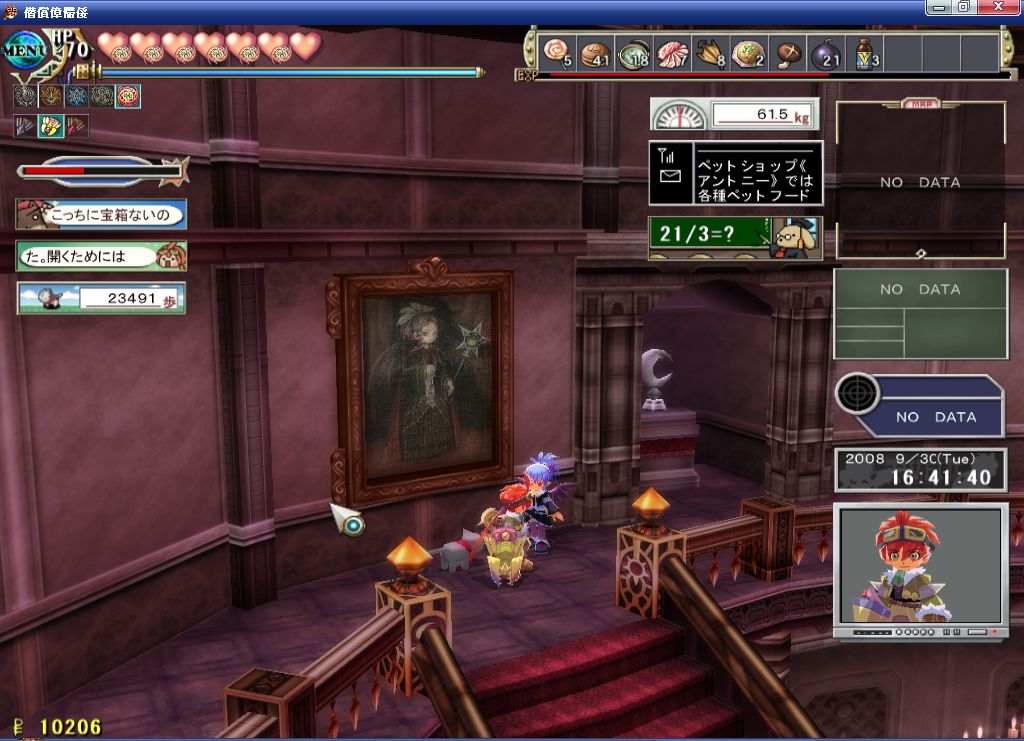Viewport: 1024px width, 741px height.
Task: Open the round MENU button
Action: 24,49
